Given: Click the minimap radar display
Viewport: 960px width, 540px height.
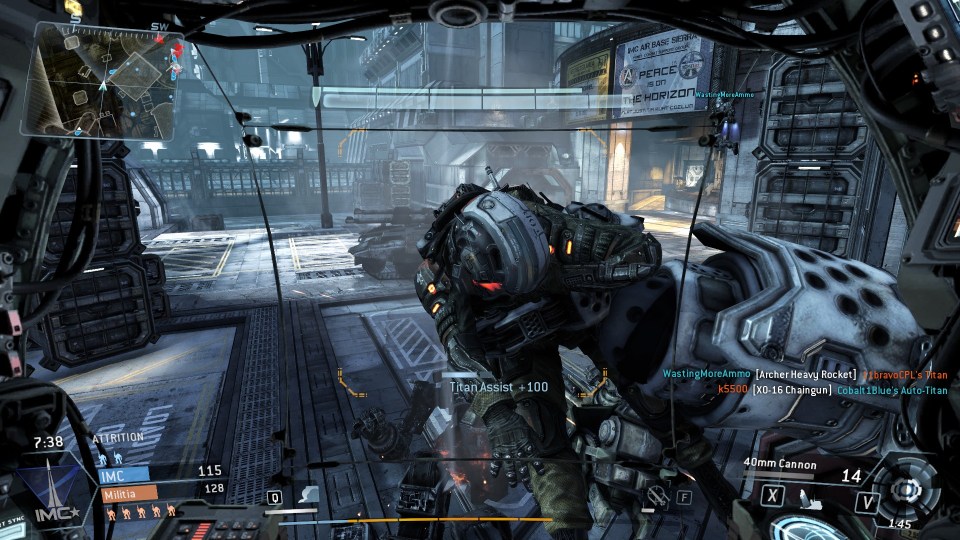Looking at the screenshot, I should click(x=104, y=82).
